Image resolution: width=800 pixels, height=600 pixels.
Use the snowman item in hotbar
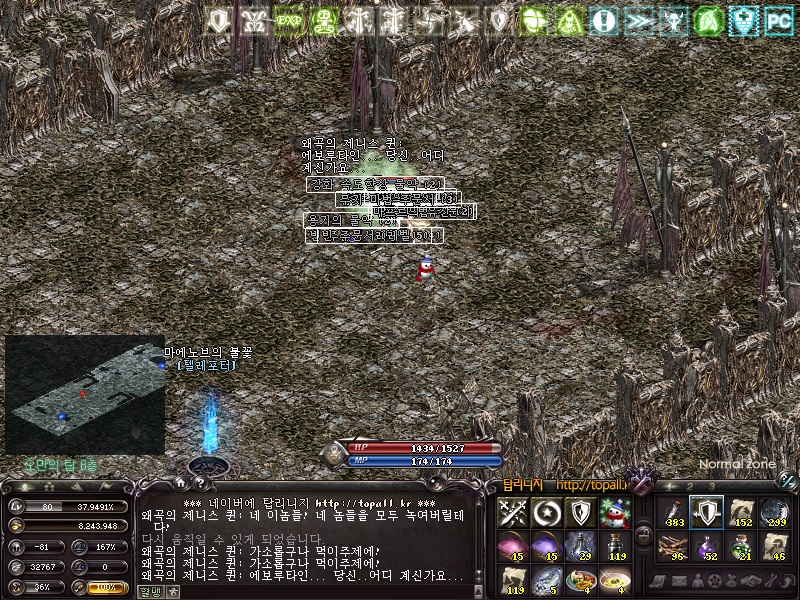coord(613,513)
